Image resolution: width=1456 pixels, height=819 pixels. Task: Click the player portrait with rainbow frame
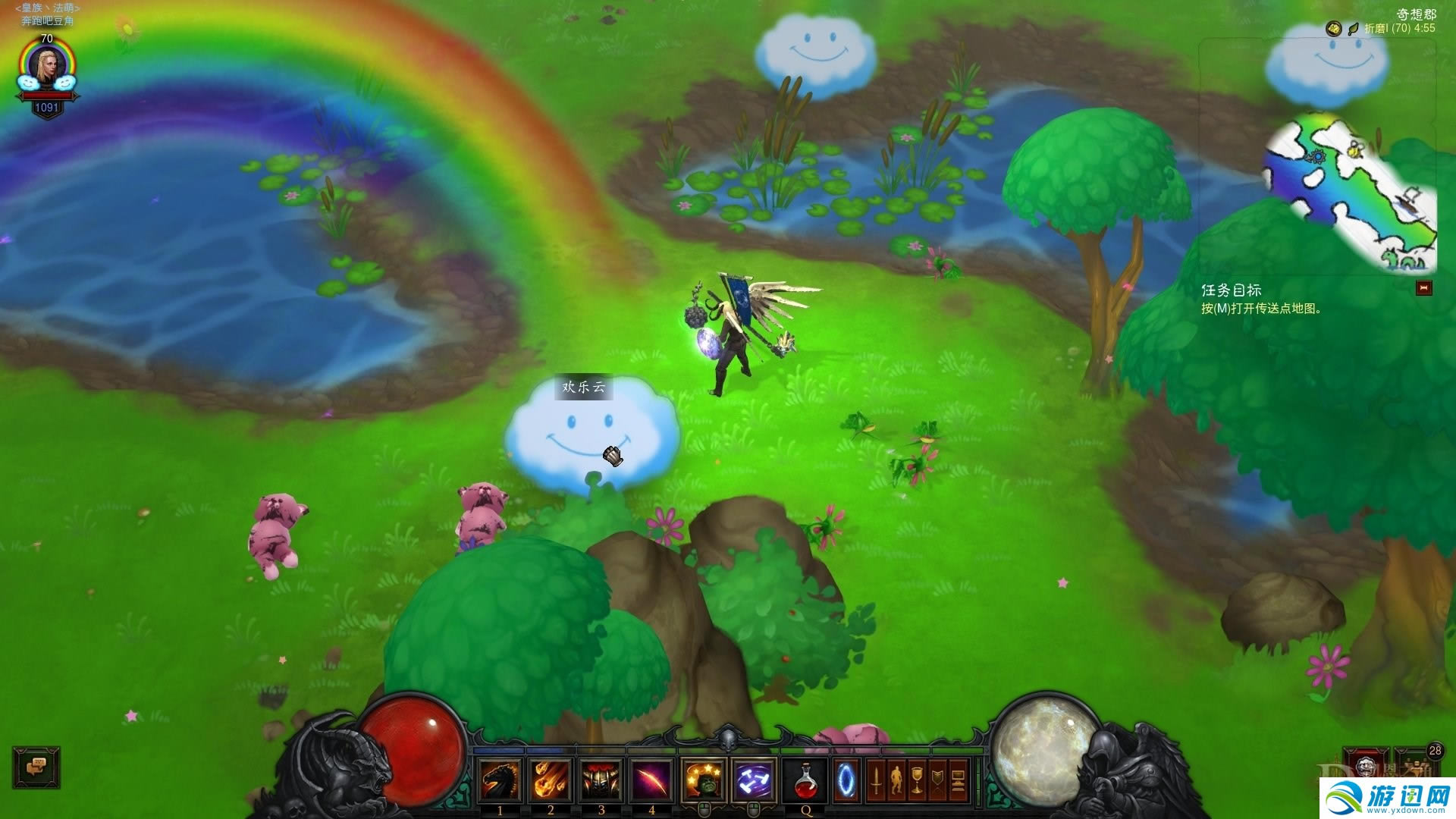(47, 68)
